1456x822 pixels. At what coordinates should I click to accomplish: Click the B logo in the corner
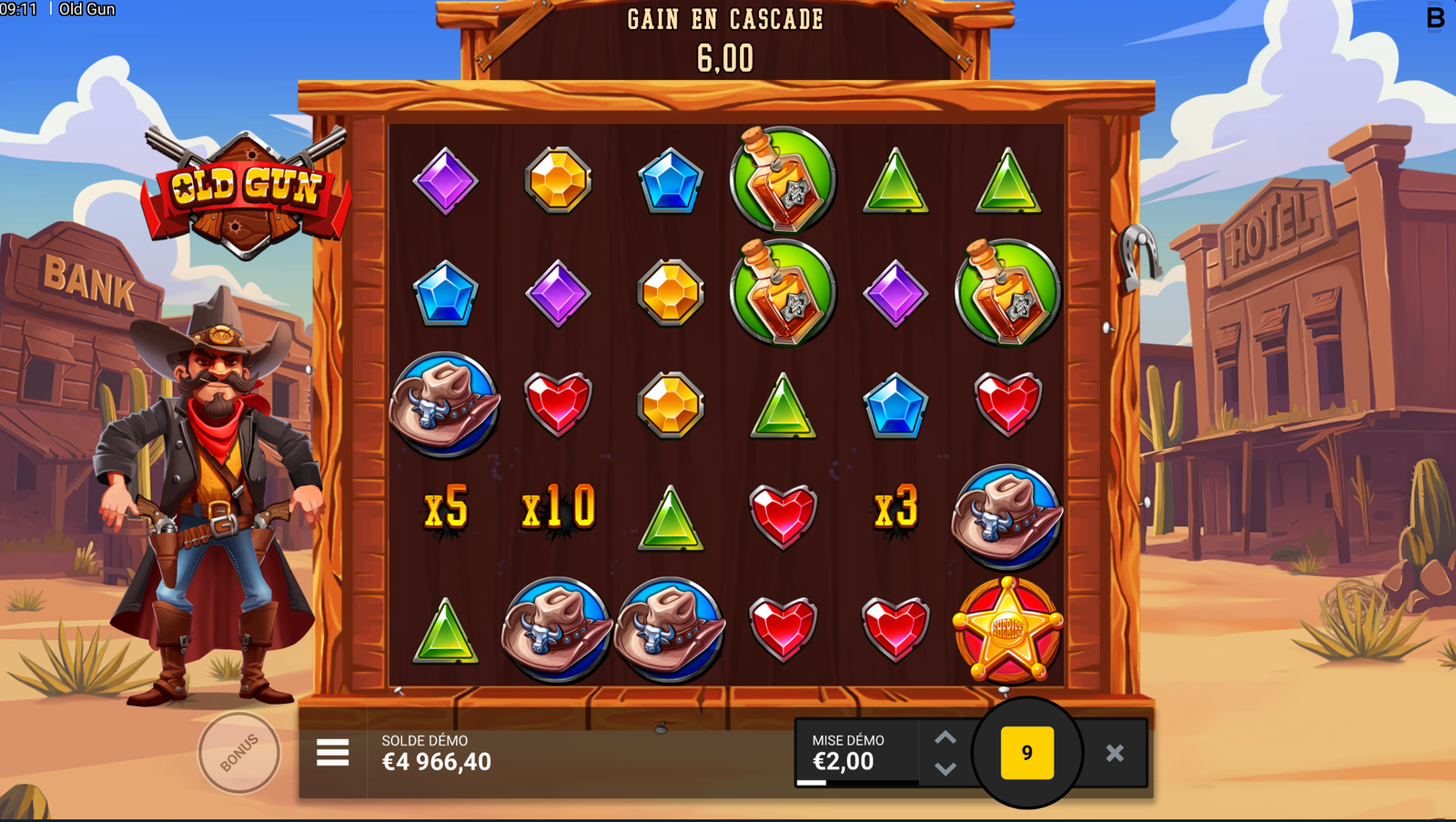pos(1435,18)
